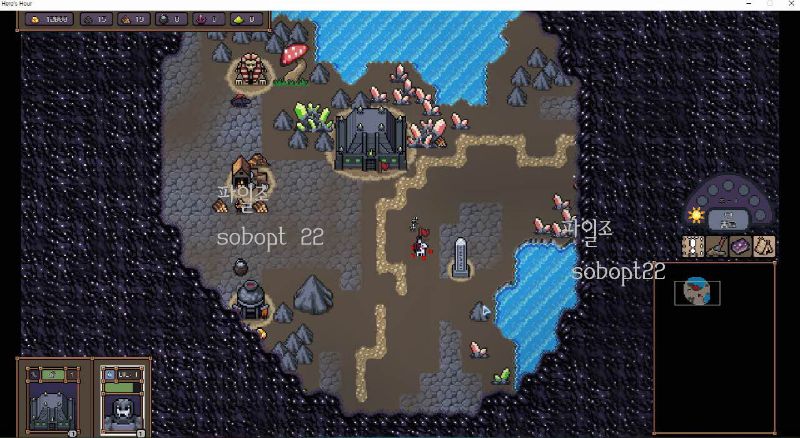Click the minimap panel
The image size is (800, 438).
pos(714,347)
